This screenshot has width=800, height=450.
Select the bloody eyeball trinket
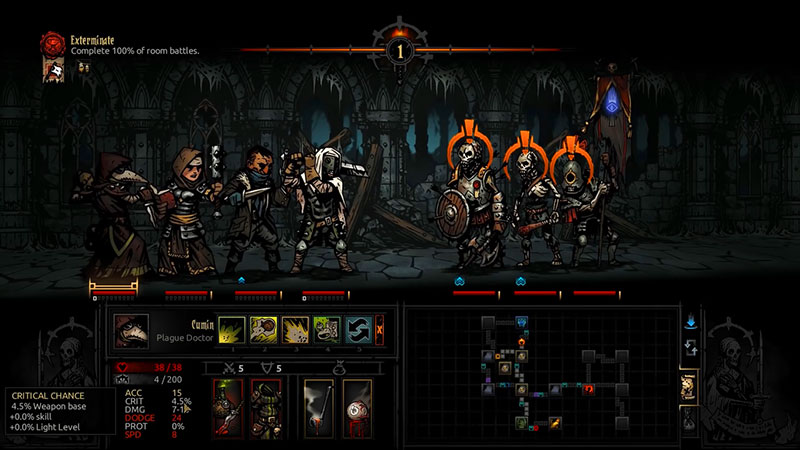point(357,407)
